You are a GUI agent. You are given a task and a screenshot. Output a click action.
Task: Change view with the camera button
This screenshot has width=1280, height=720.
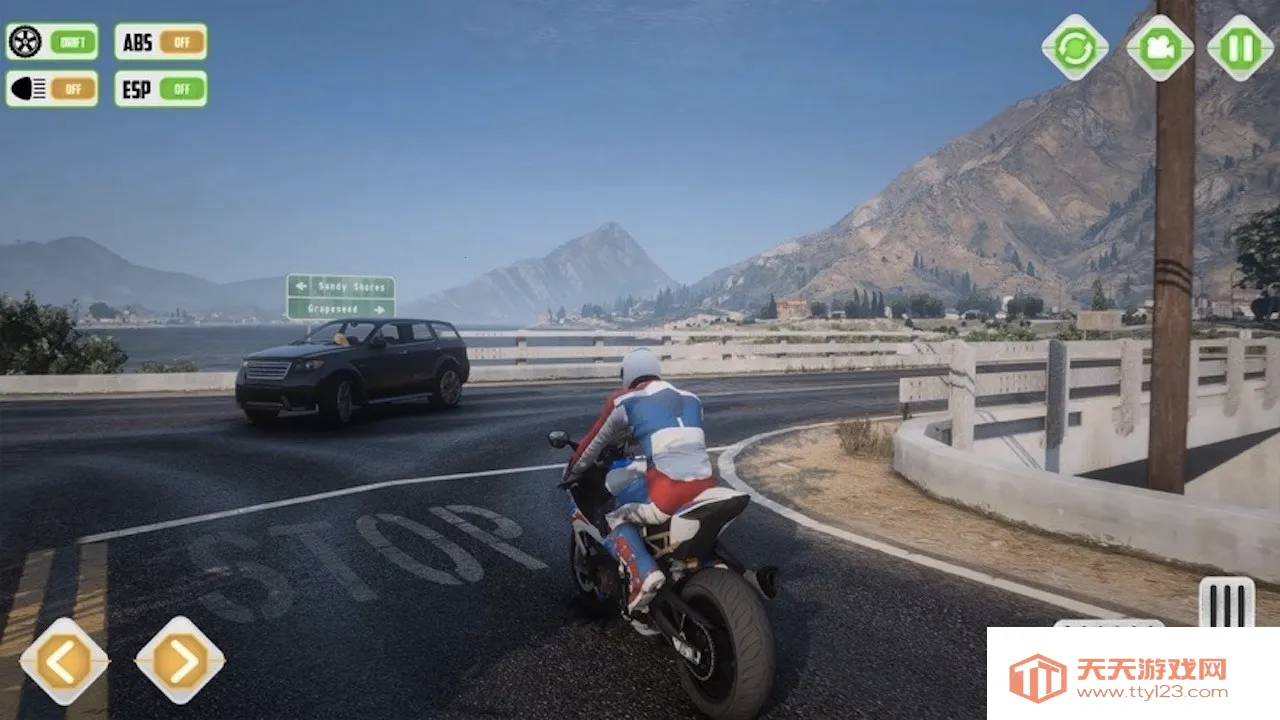[x=1160, y=48]
